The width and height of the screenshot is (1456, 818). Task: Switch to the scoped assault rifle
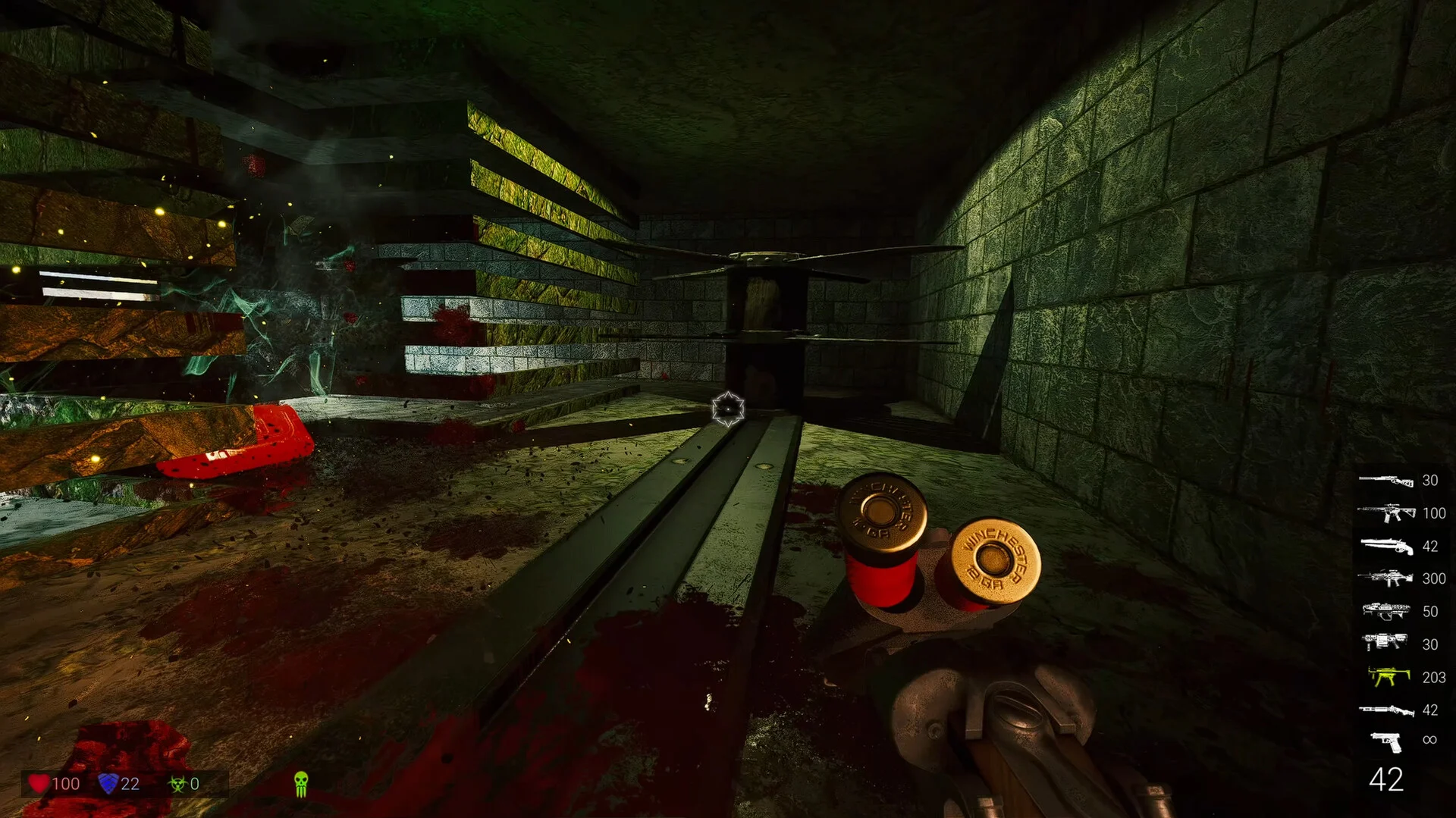click(1385, 513)
